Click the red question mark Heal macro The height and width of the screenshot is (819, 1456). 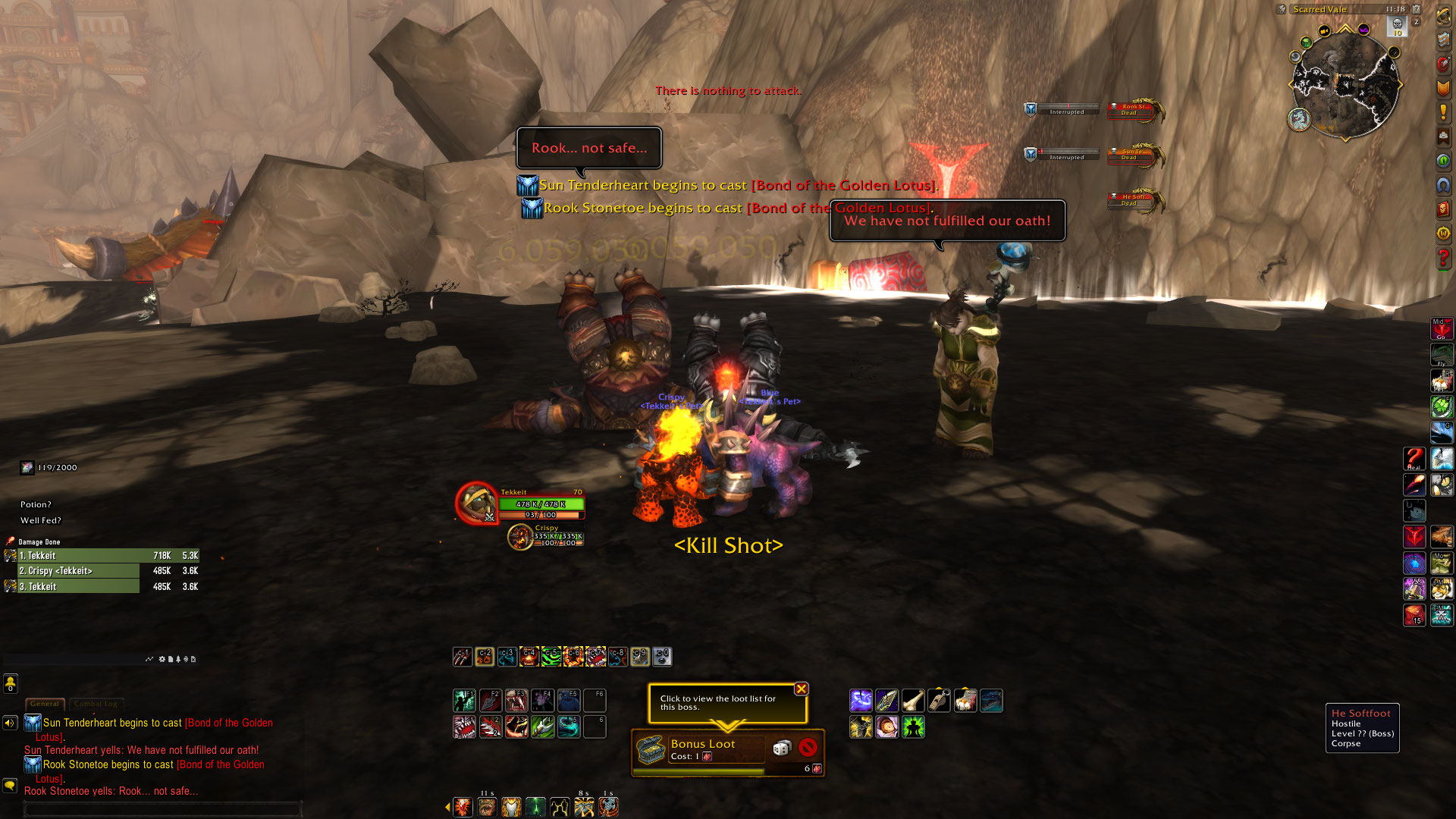pyautogui.click(x=1414, y=459)
